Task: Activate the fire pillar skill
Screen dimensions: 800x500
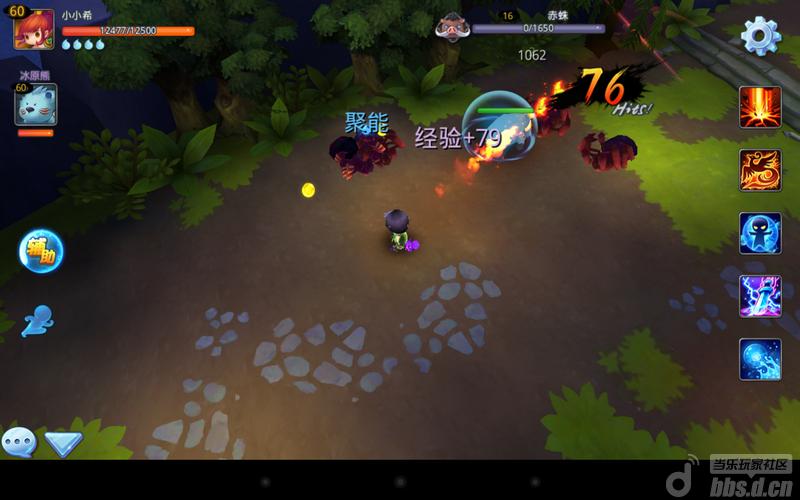Action: tap(760, 107)
